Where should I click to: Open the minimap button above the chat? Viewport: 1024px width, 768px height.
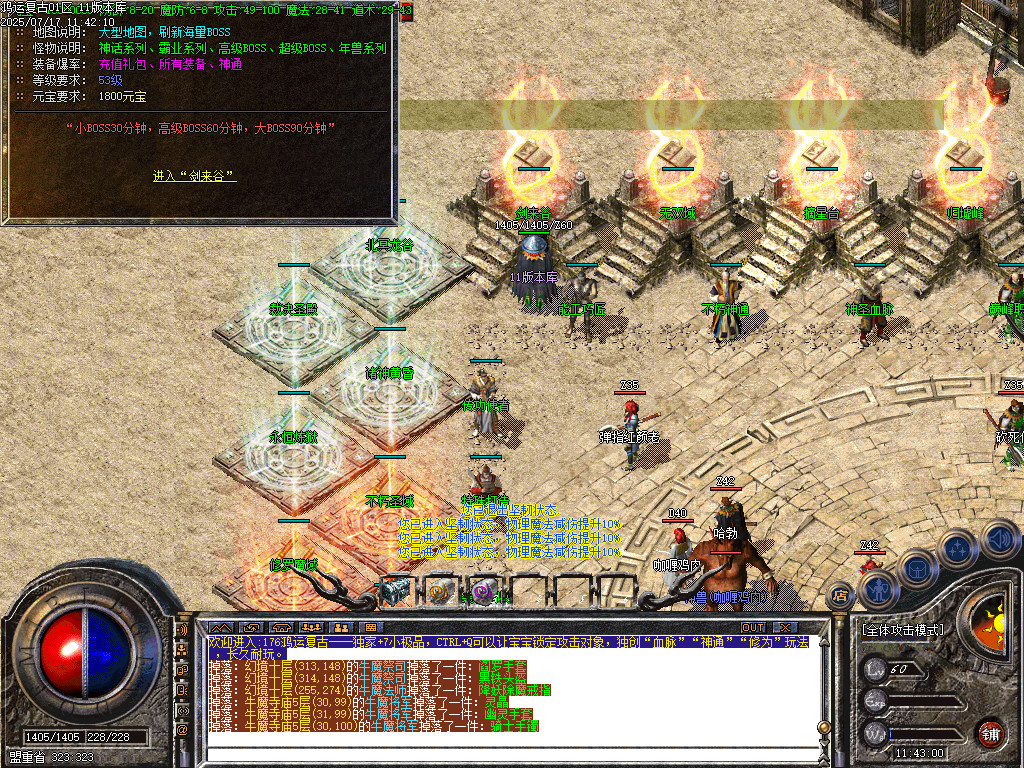[219, 628]
